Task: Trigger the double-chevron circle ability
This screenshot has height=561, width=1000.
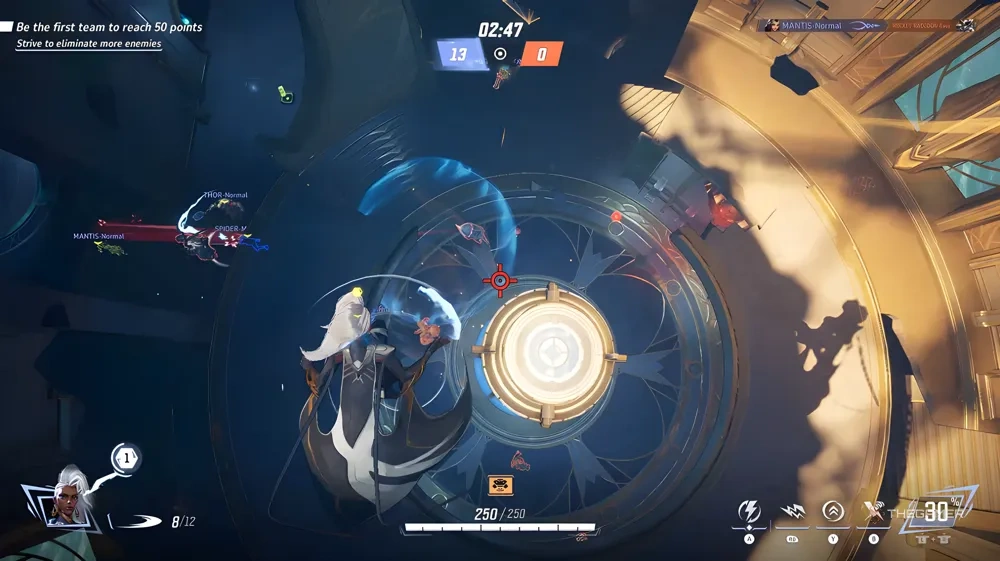Action: [832, 512]
